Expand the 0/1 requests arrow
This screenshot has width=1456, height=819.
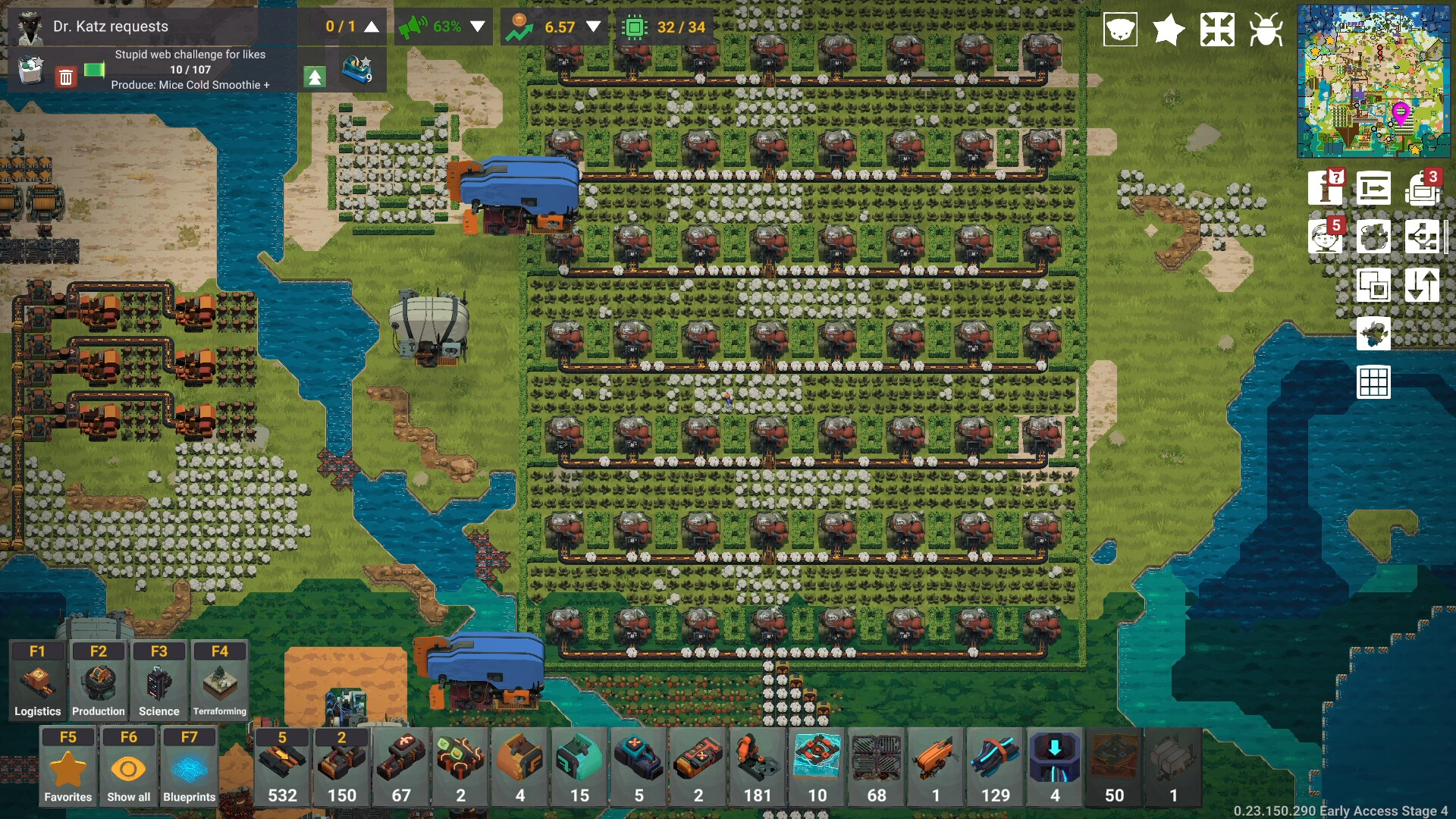pos(370,25)
